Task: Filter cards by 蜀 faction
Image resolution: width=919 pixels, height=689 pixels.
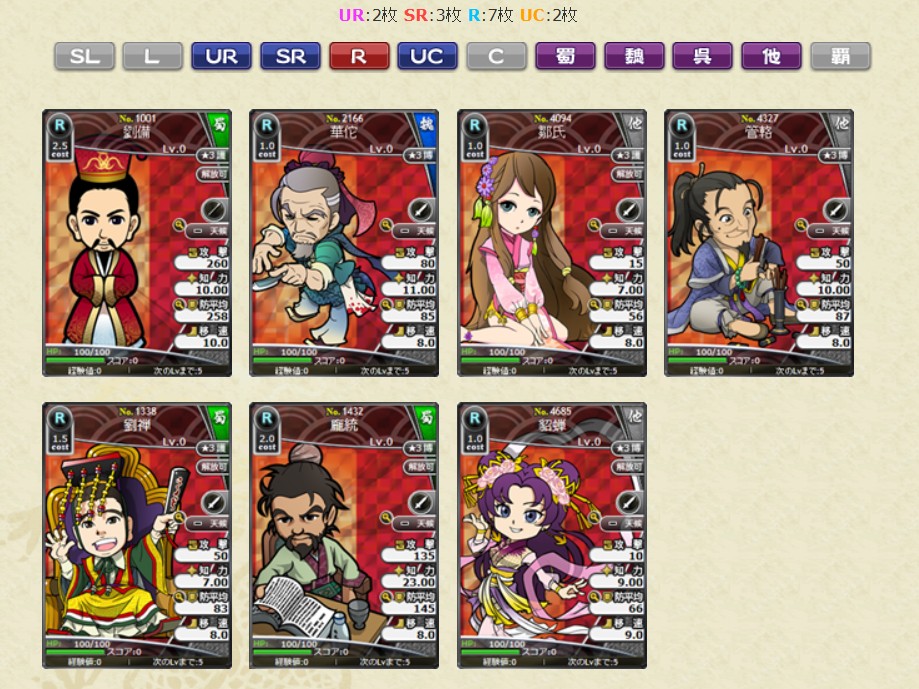Action: 565,56
